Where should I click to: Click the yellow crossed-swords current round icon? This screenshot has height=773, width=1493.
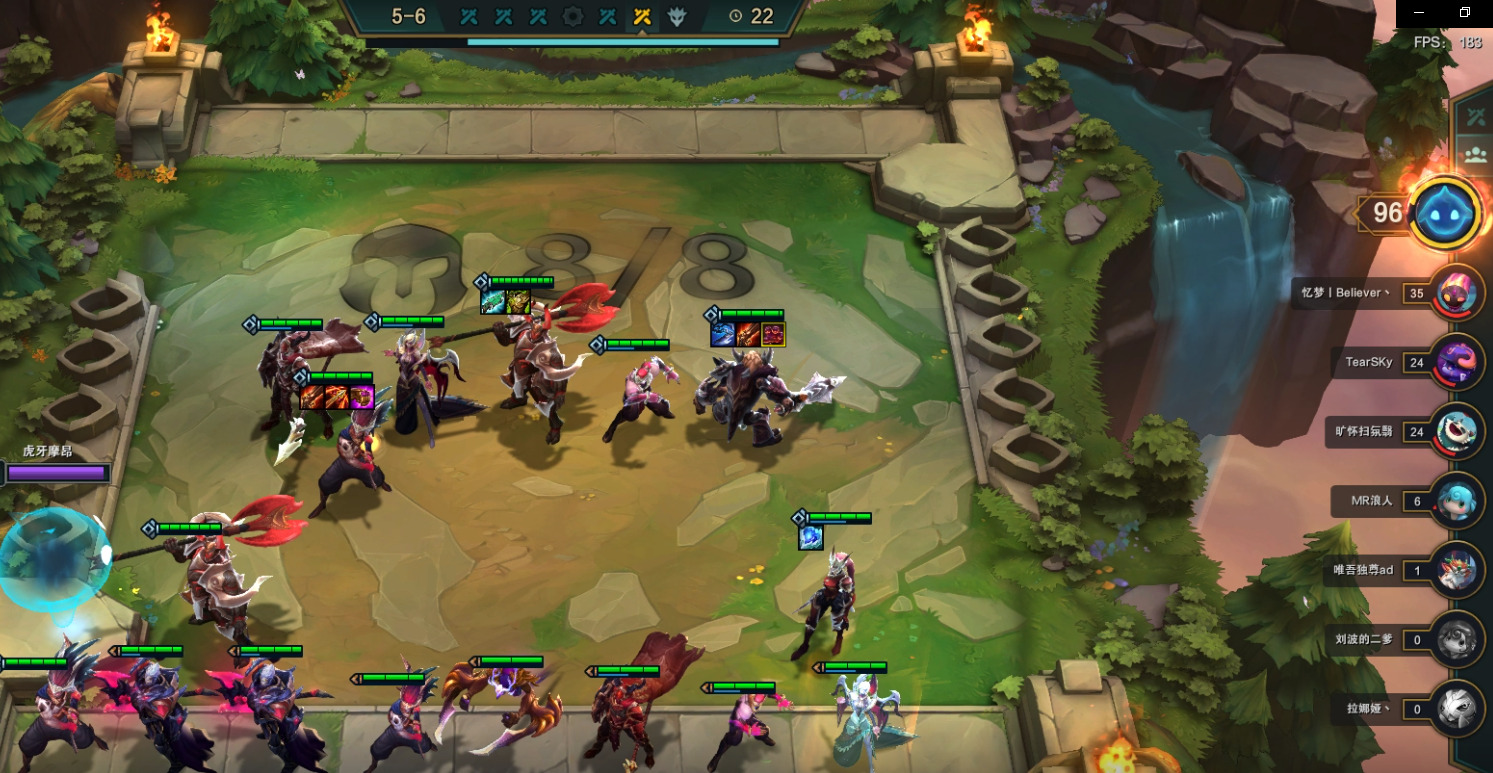641,16
